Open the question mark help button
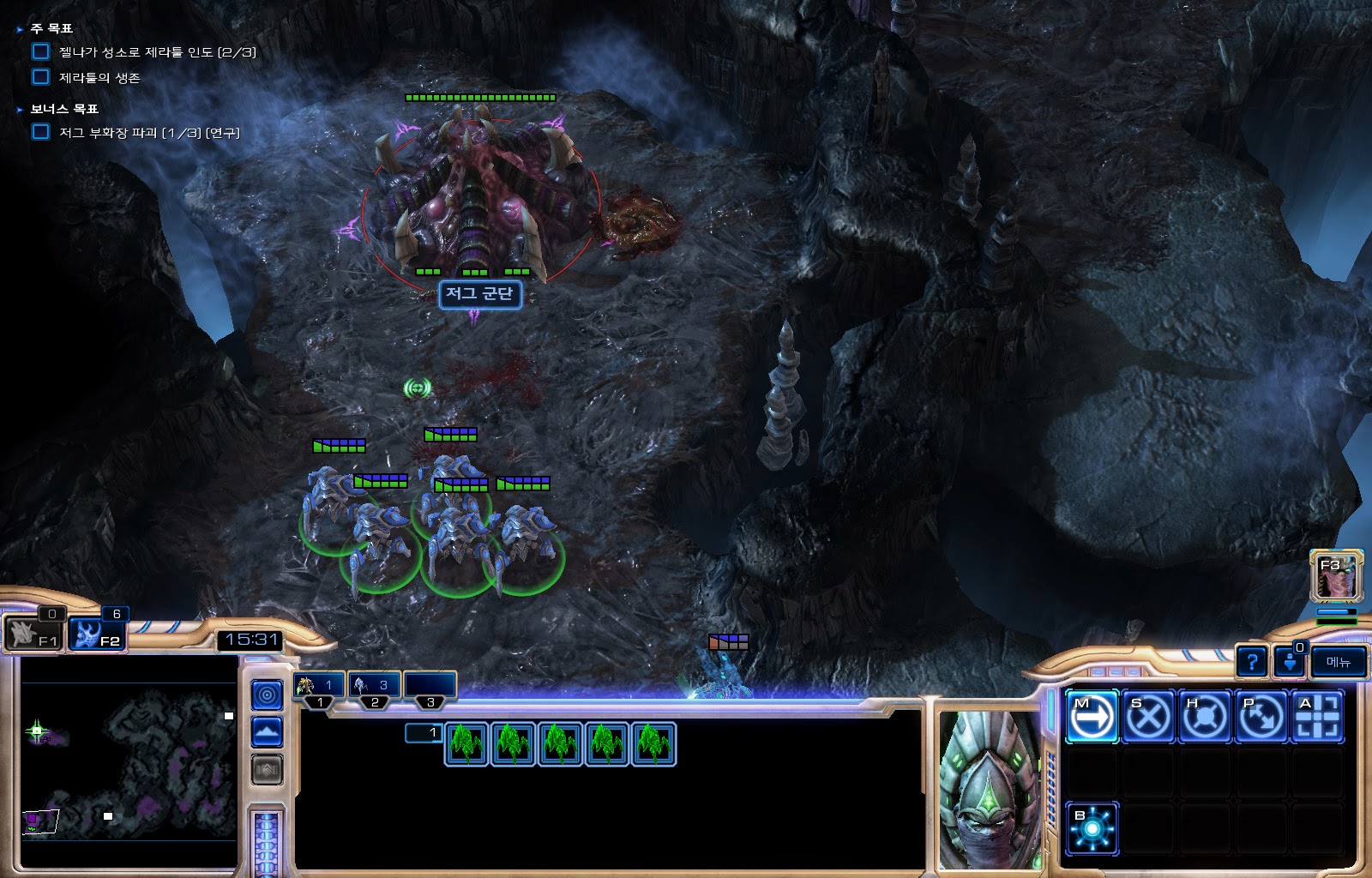This screenshot has width=1372, height=878. click(x=1252, y=662)
